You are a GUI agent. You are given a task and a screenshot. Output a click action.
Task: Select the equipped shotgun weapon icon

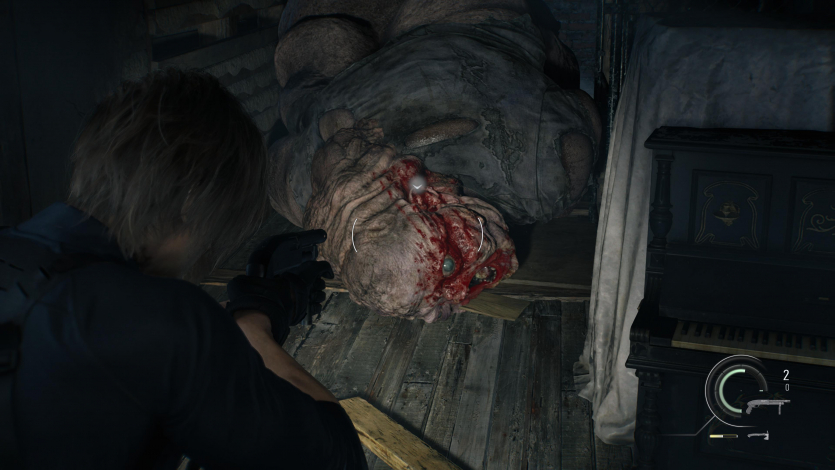766,405
